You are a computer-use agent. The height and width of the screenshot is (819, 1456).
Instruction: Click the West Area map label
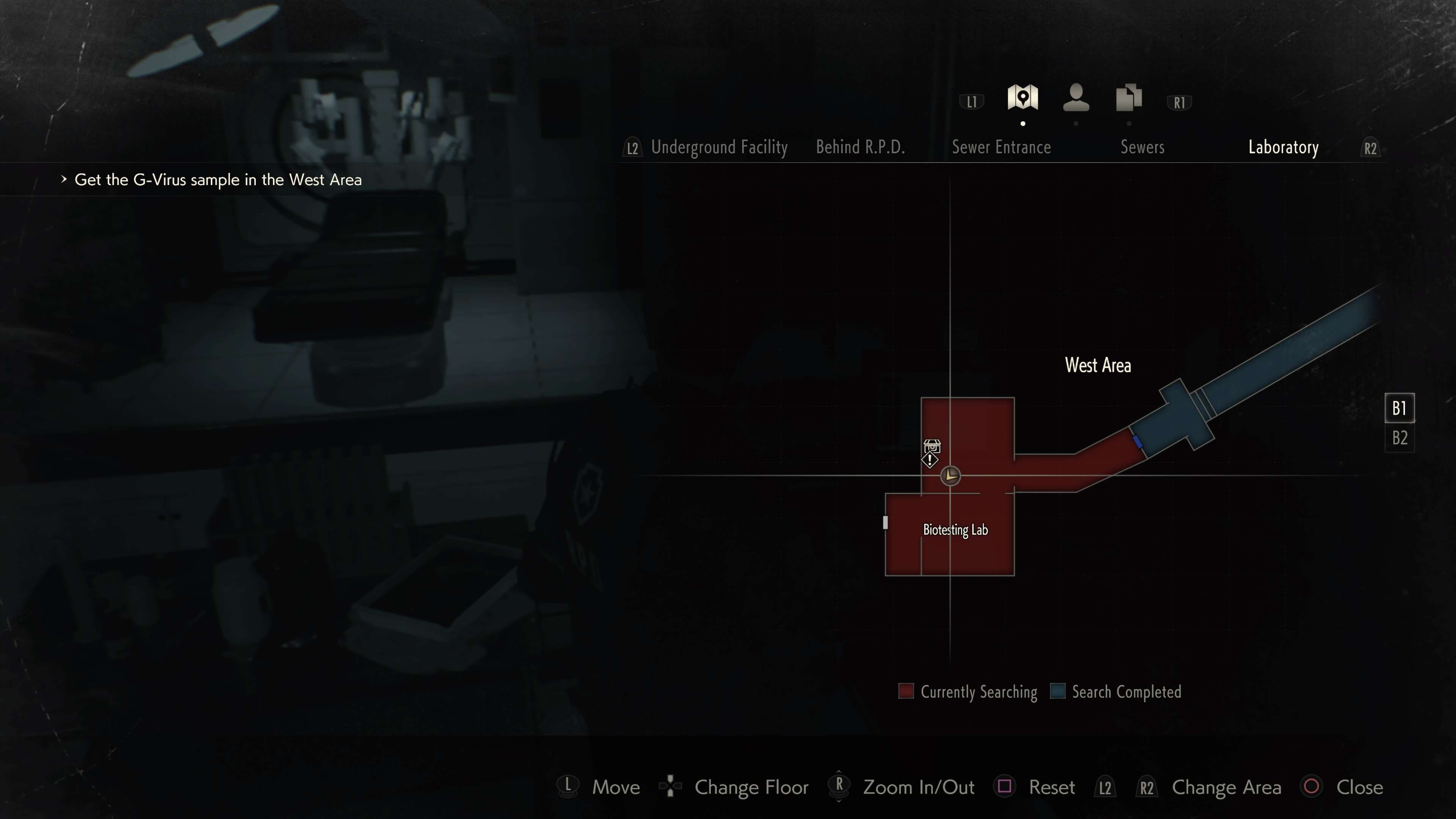(x=1098, y=366)
